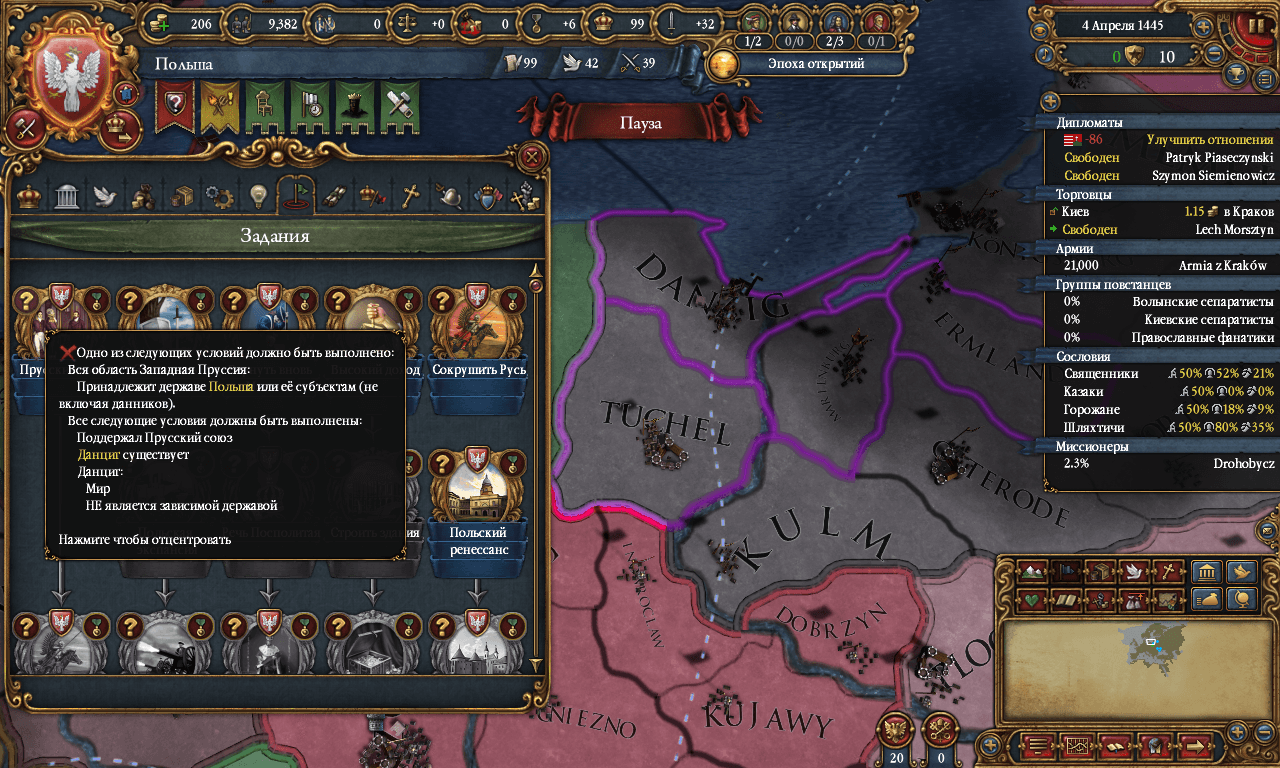Open the Papacy crossed keys button
This screenshot has width=1280, height=768.
(938, 728)
